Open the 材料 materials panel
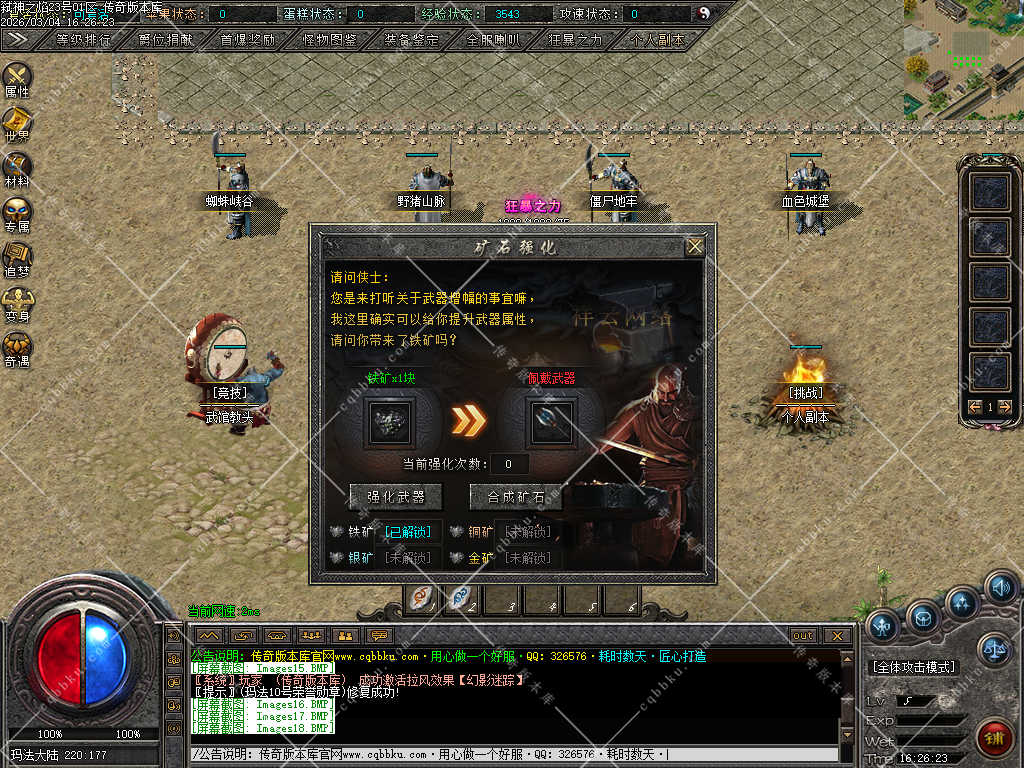This screenshot has height=768, width=1024. (x=17, y=168)
